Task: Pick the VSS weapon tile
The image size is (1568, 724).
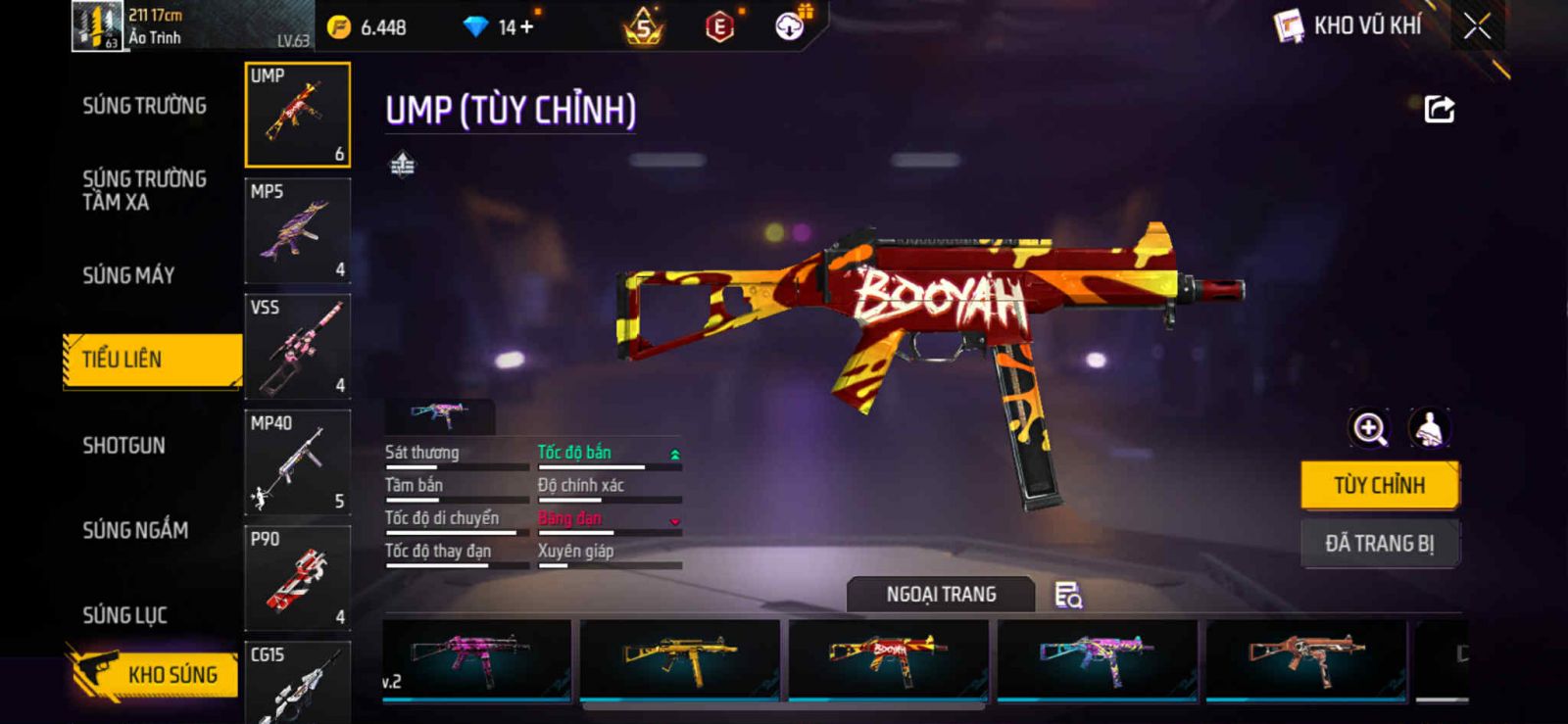Action: pos(297,347)
